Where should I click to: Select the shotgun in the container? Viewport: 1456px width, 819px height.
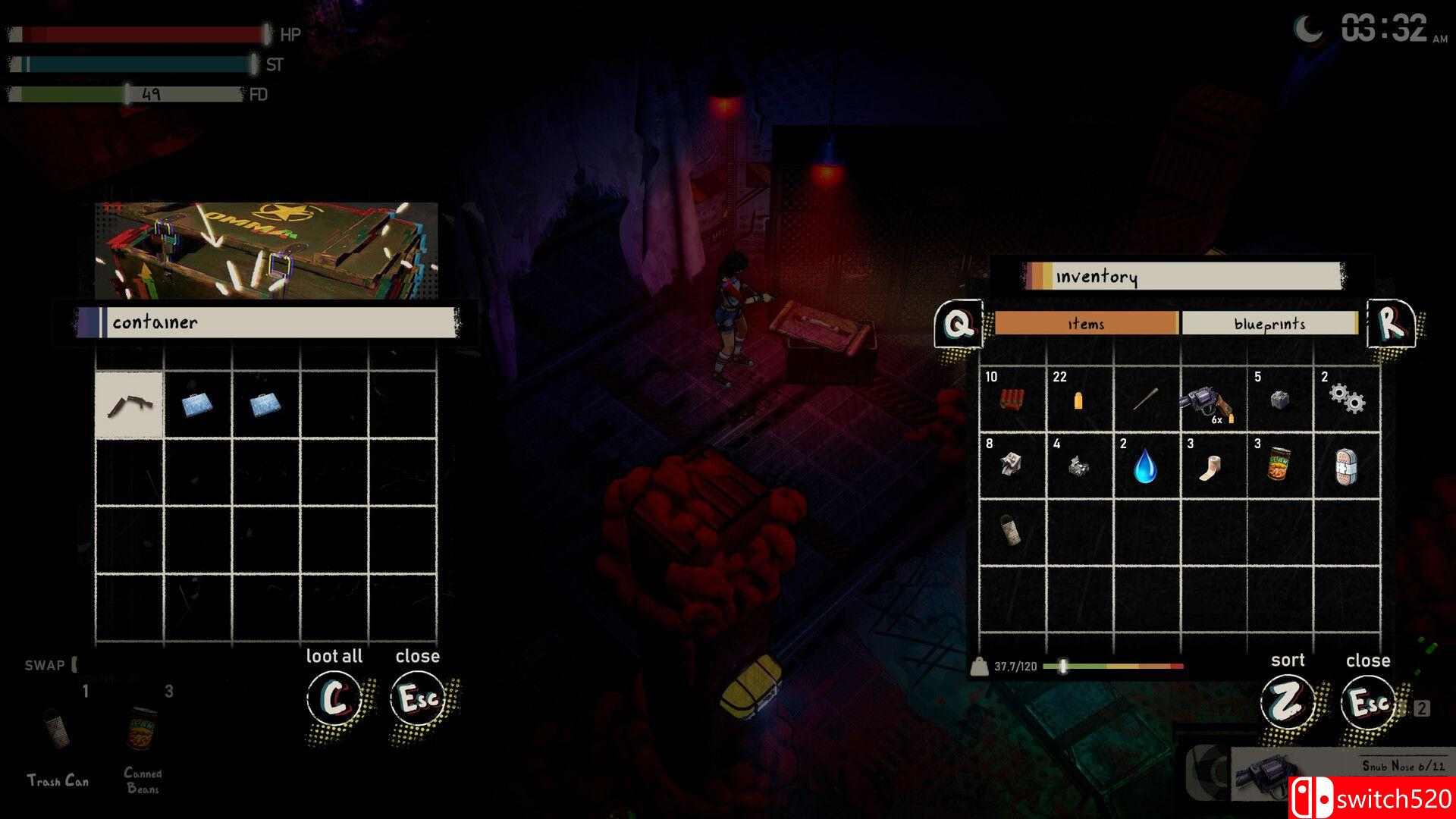pyautogui.click(x=129, y=405)
